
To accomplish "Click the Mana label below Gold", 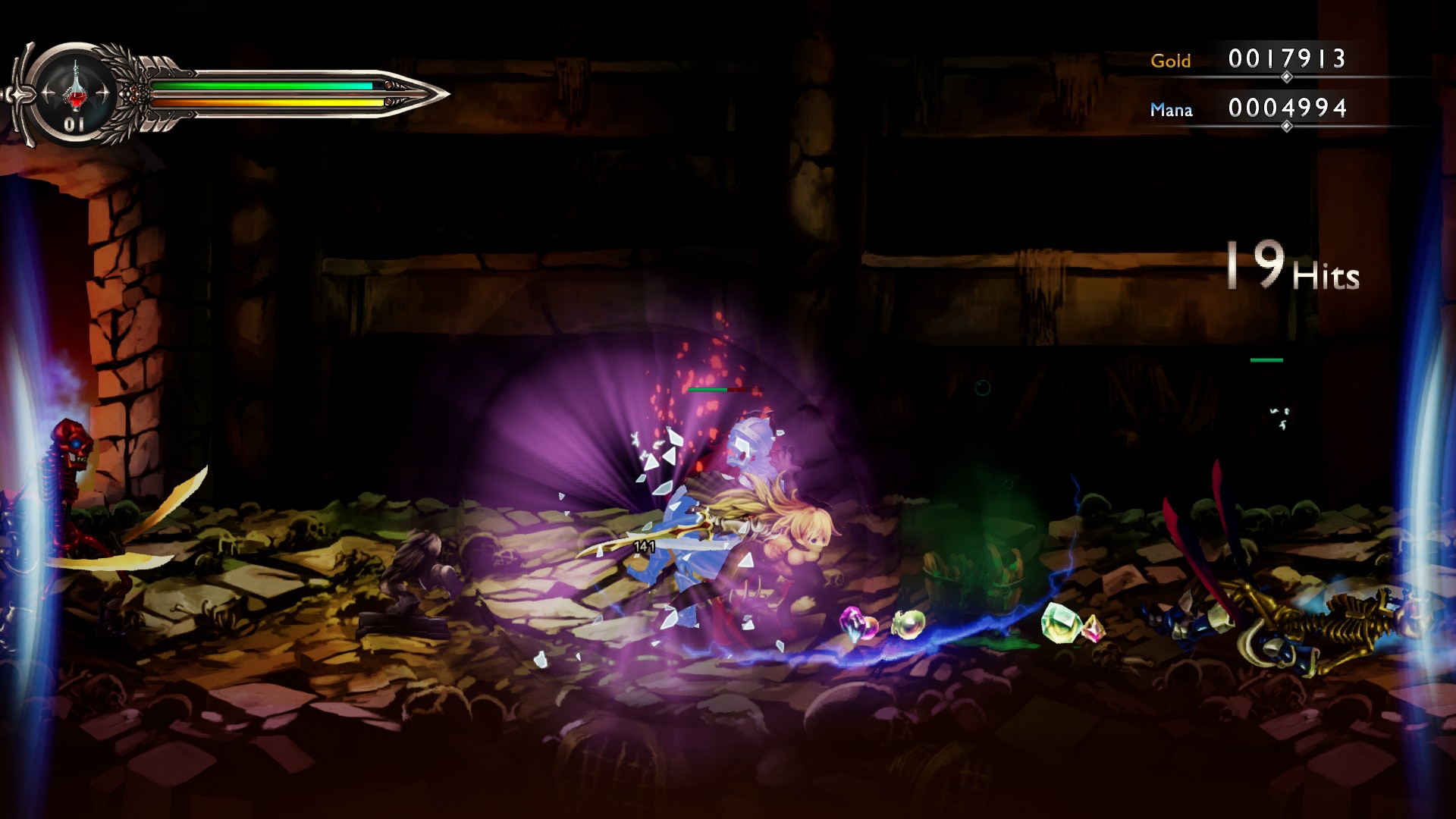I will pyautogui.click(x=1172, y=110).
